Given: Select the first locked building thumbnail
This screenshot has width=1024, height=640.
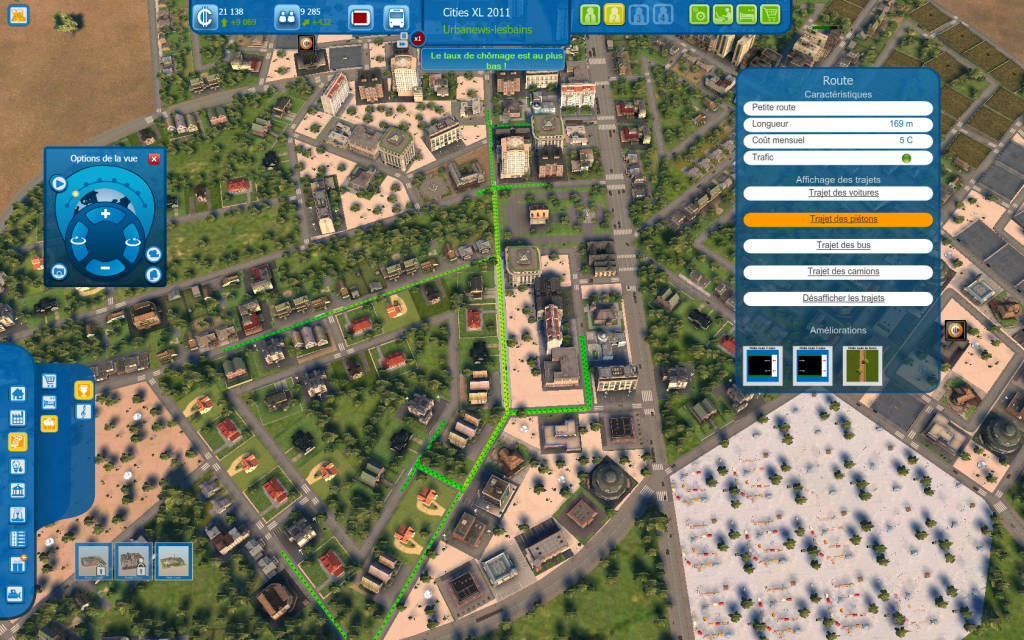Looking at the screenshot, I should tap(94, 561).
